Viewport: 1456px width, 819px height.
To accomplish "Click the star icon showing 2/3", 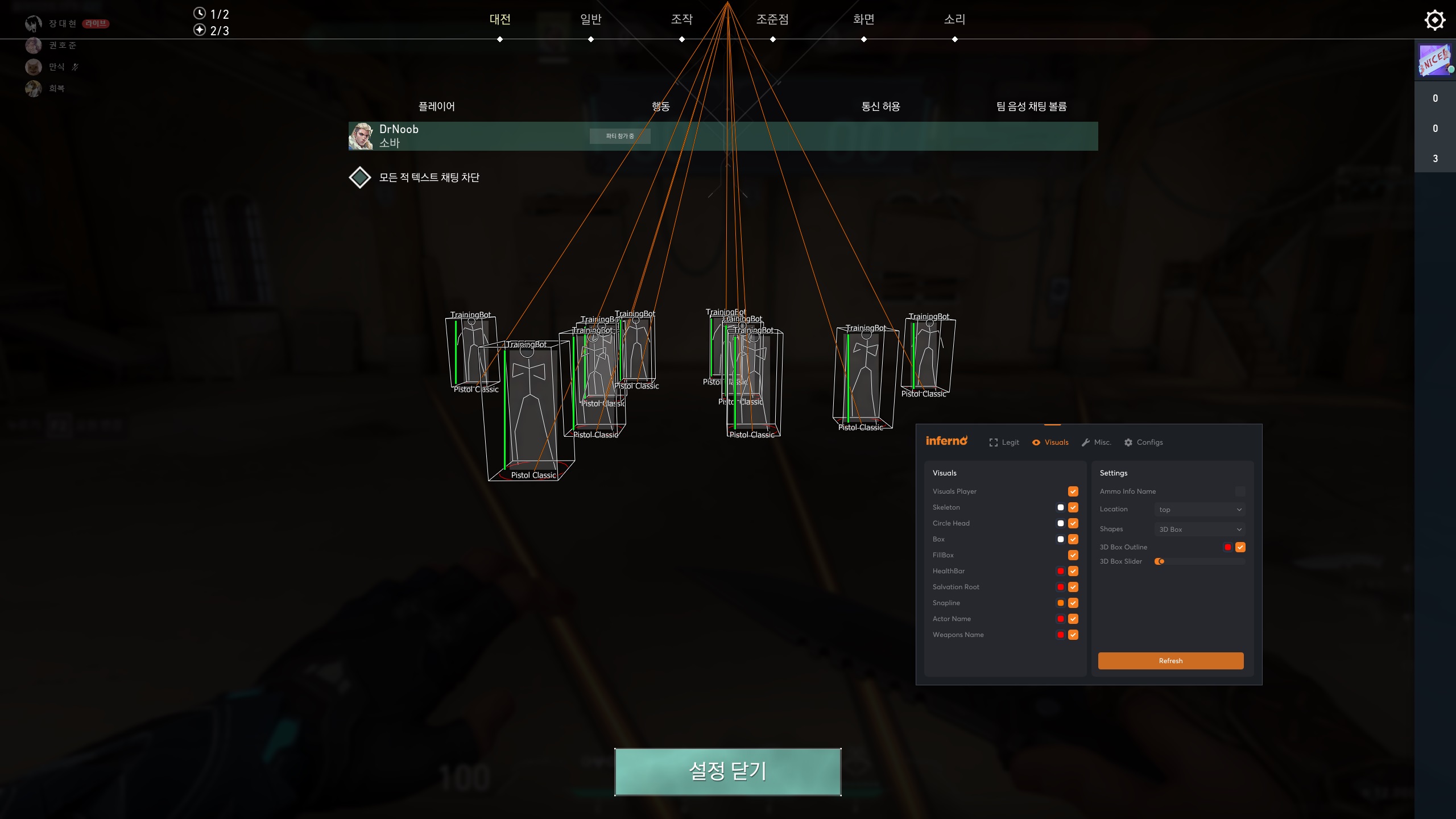I will click(200, 30).
